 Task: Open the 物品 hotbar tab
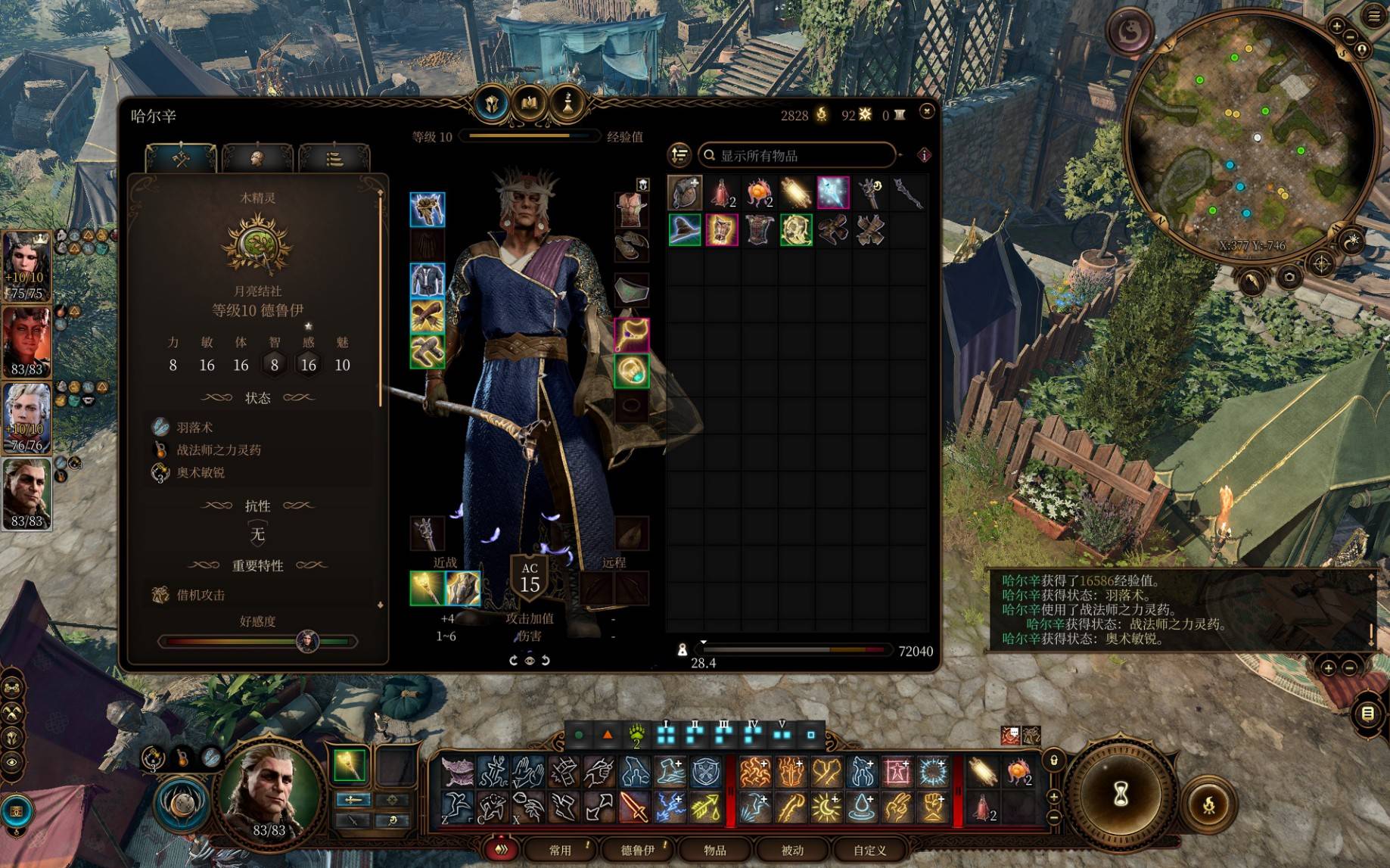tap(715, 850)
